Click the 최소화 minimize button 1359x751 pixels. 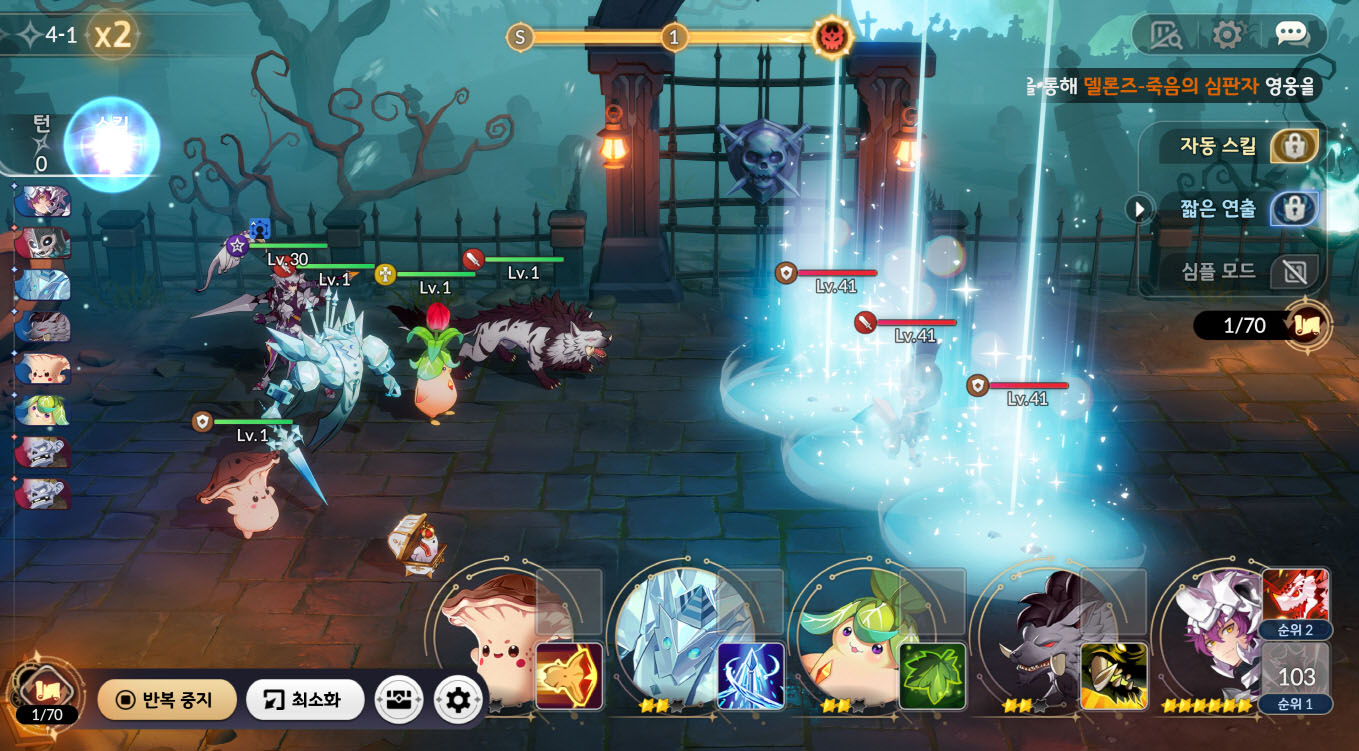tap(304, 700)
